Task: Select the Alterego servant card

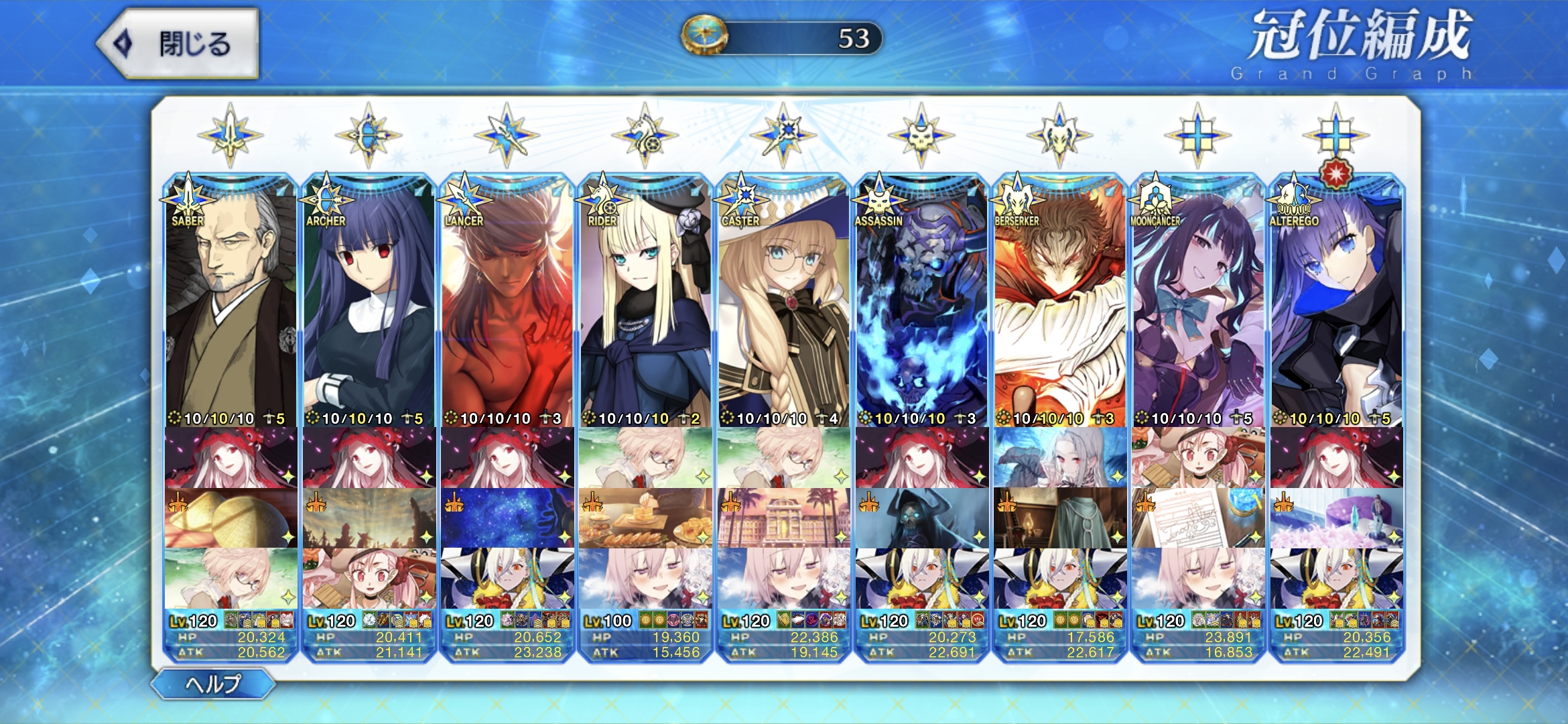Action: click(1335, 302)
